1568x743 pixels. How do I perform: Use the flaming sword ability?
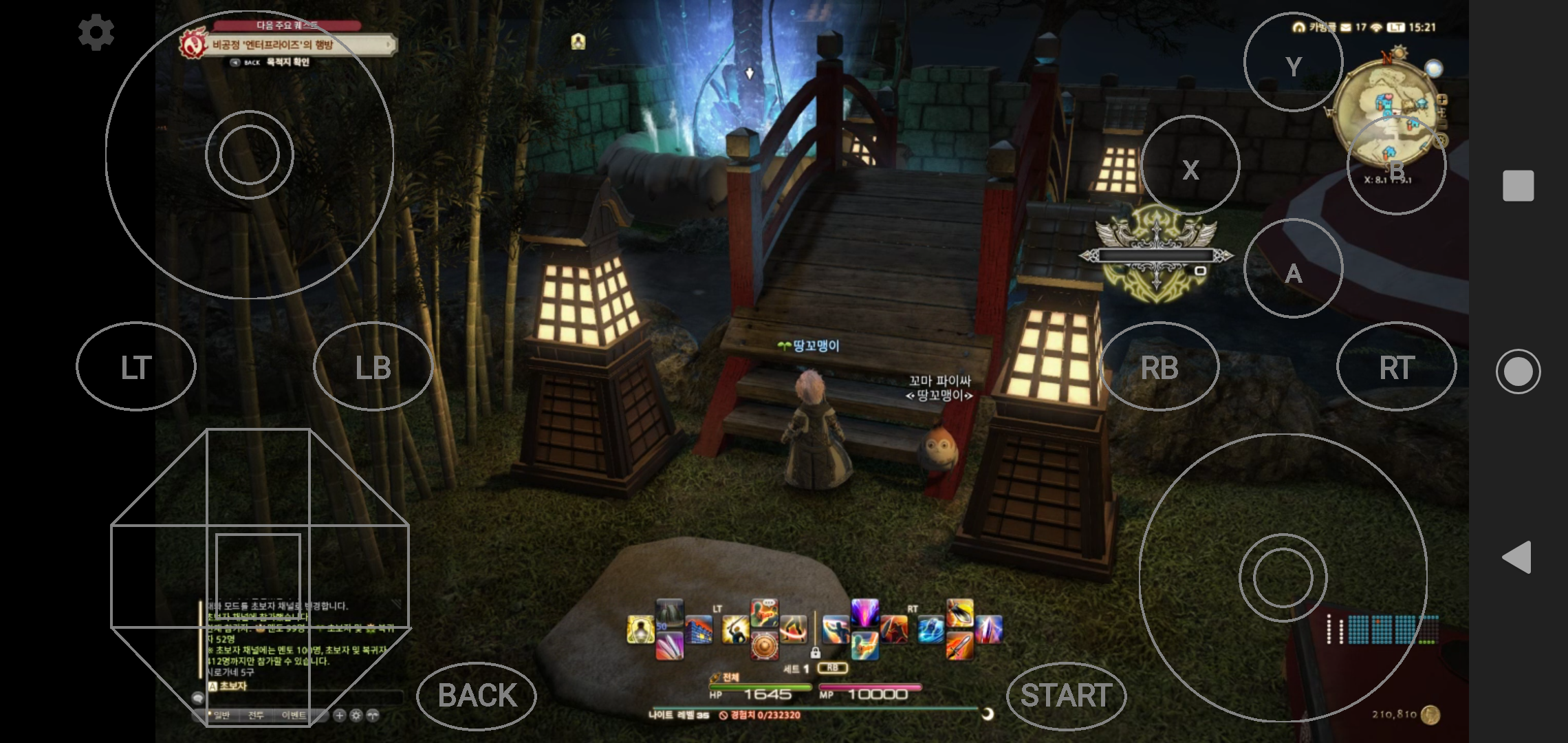pyautogui.click(x=959, y=647)
